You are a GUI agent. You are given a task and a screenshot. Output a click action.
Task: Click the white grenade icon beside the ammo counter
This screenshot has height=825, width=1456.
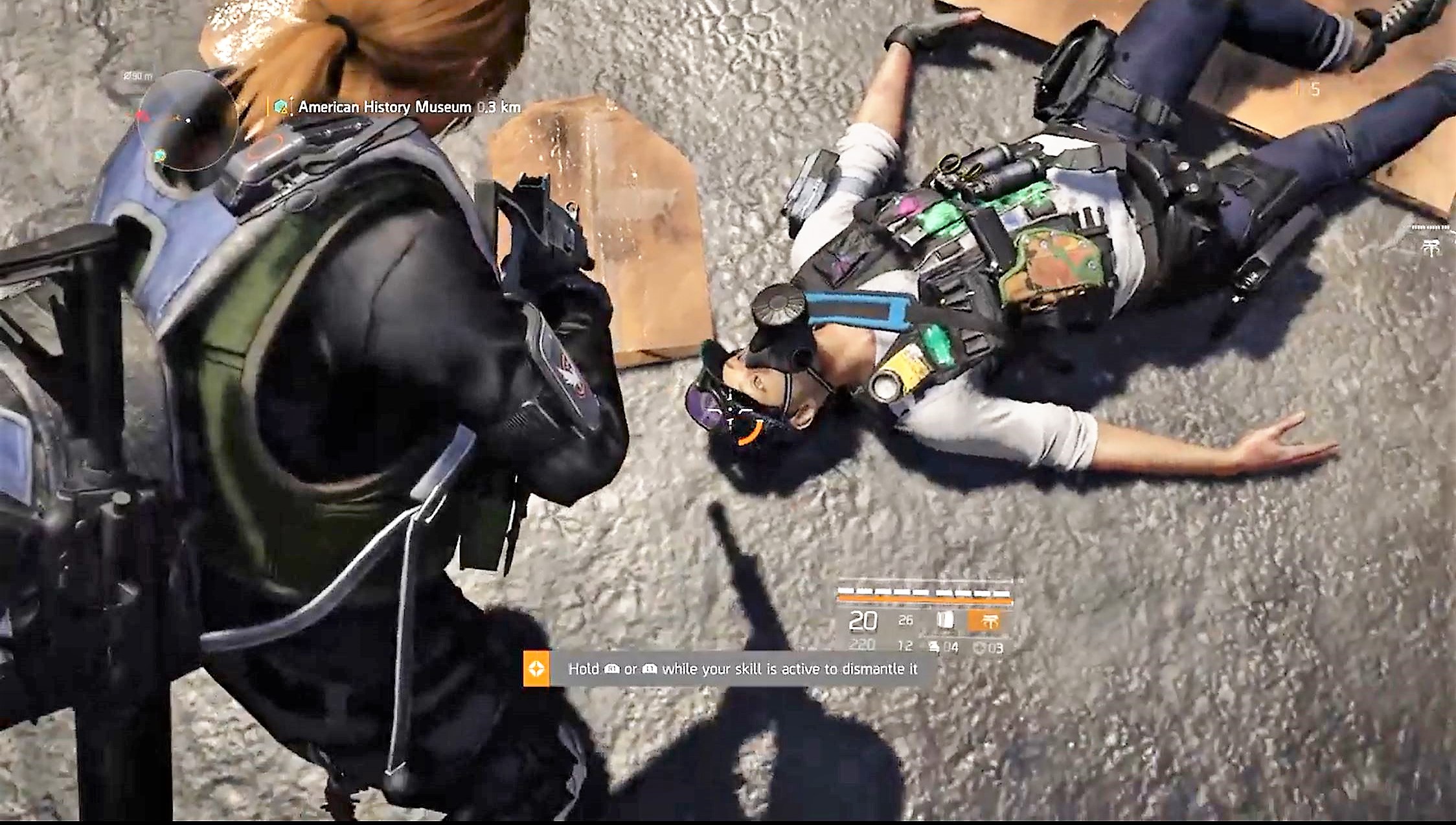tap(948, 620)
